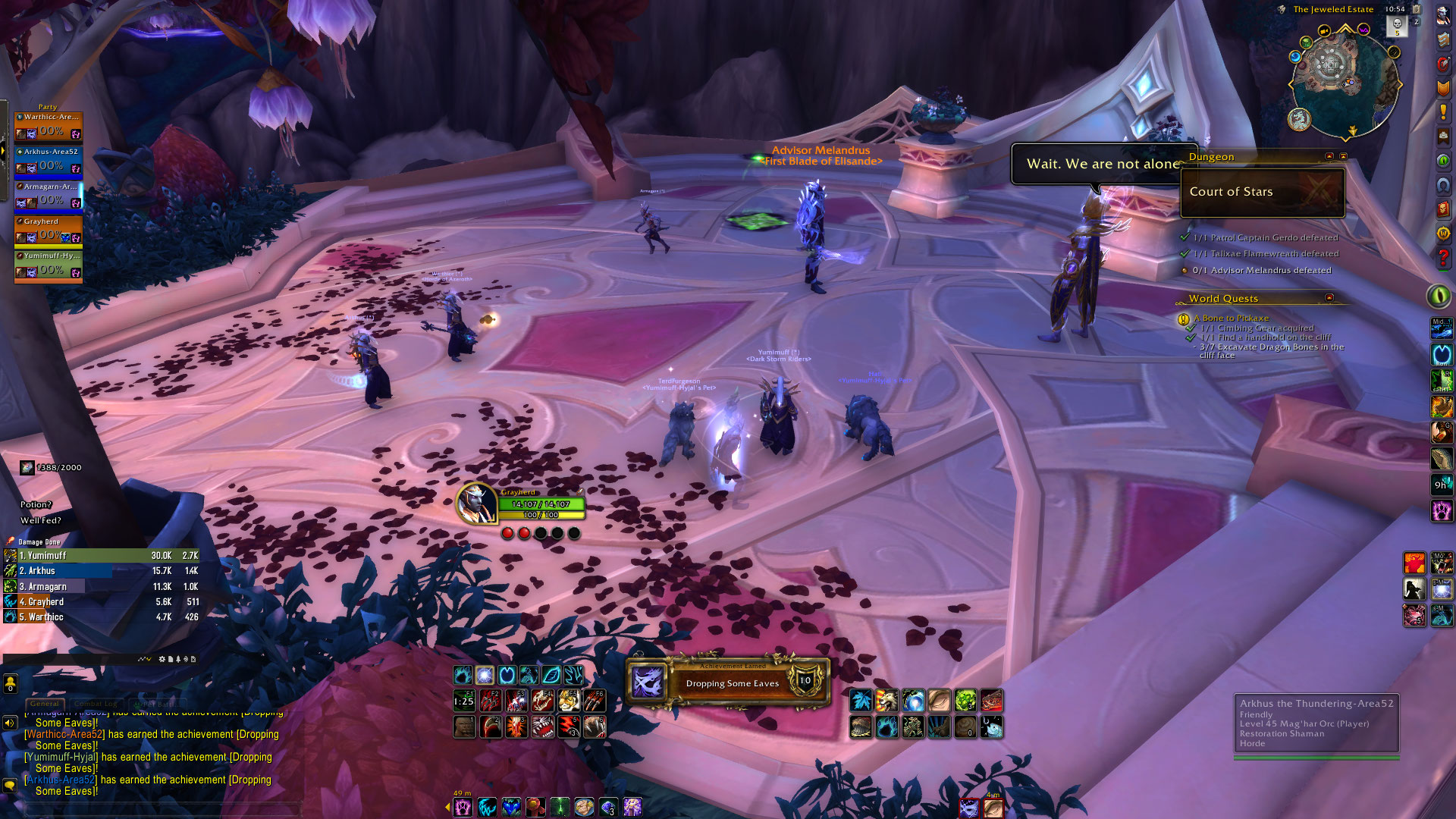
Task: Collapse the Dungeon objectives header
Action: [1329, 156]
